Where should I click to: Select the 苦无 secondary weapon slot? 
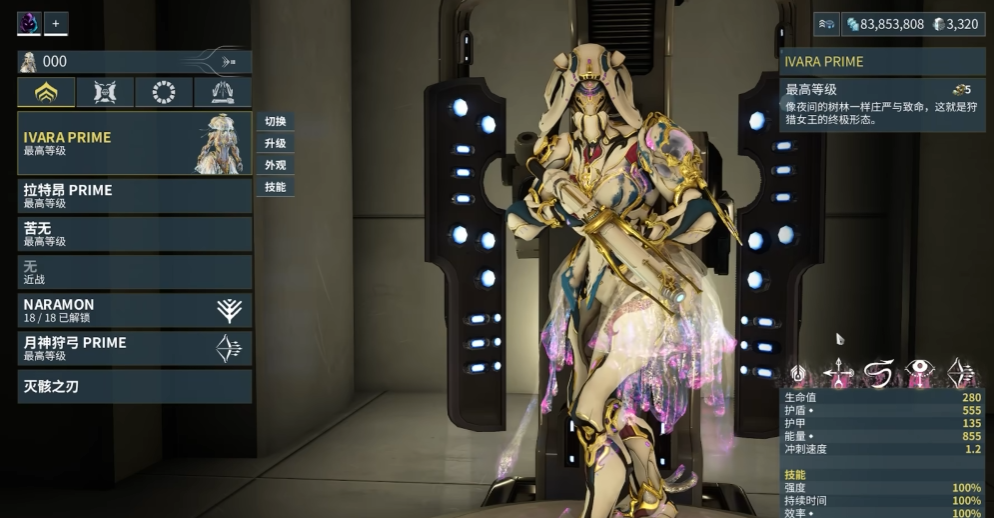[134, 234]
